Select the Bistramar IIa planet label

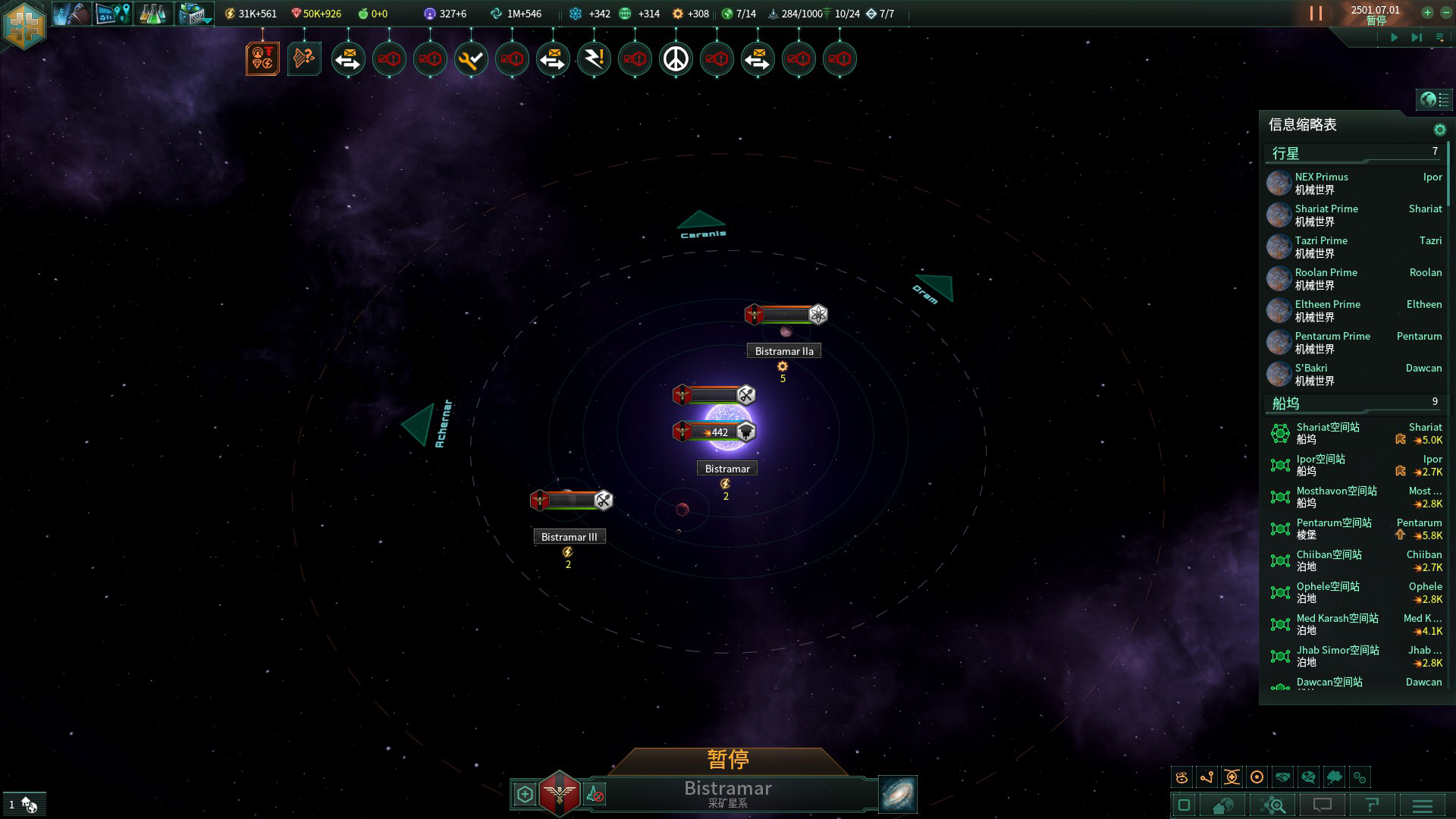pos(784,351)
